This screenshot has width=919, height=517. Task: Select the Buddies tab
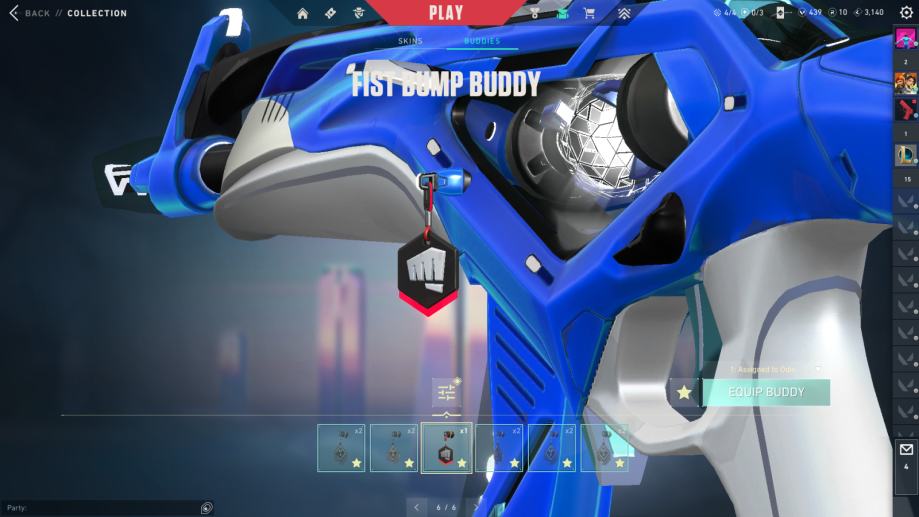482,41
